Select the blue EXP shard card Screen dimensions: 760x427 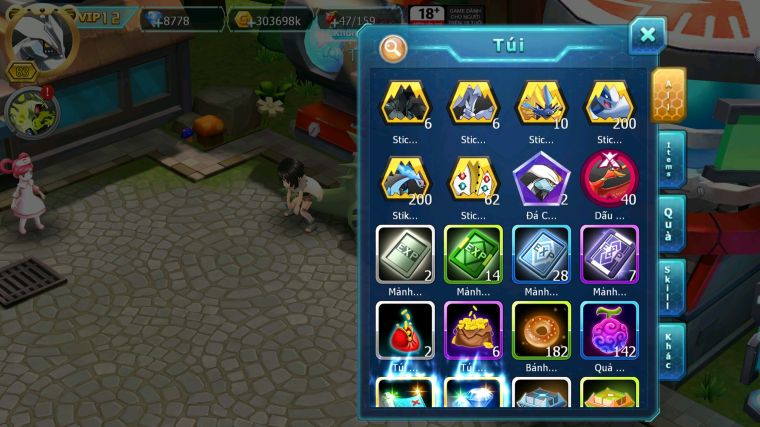tap(541, 255)
